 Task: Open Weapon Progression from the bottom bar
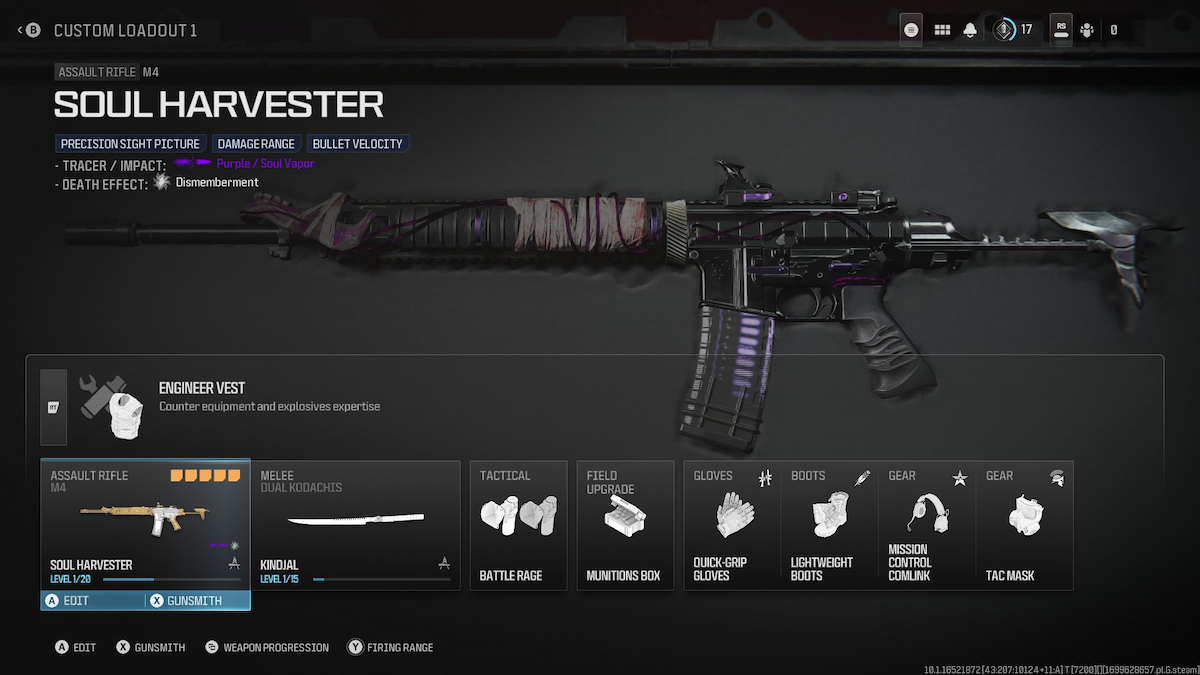coord(266,648)
